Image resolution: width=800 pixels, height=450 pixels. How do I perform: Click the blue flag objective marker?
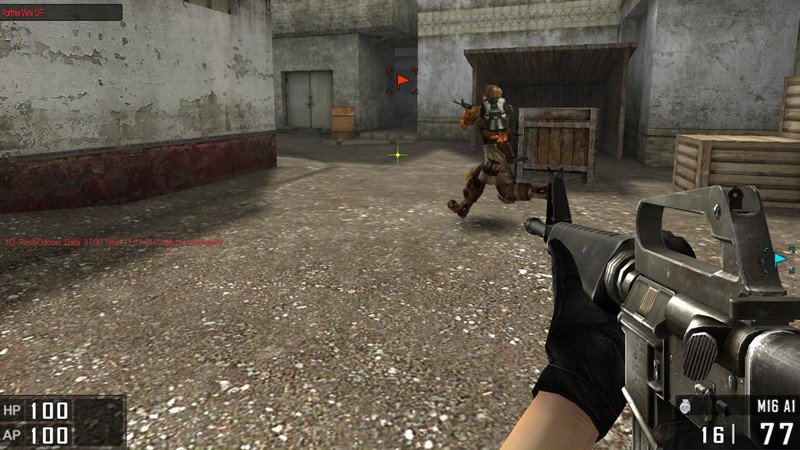click(x=780, y=259)
